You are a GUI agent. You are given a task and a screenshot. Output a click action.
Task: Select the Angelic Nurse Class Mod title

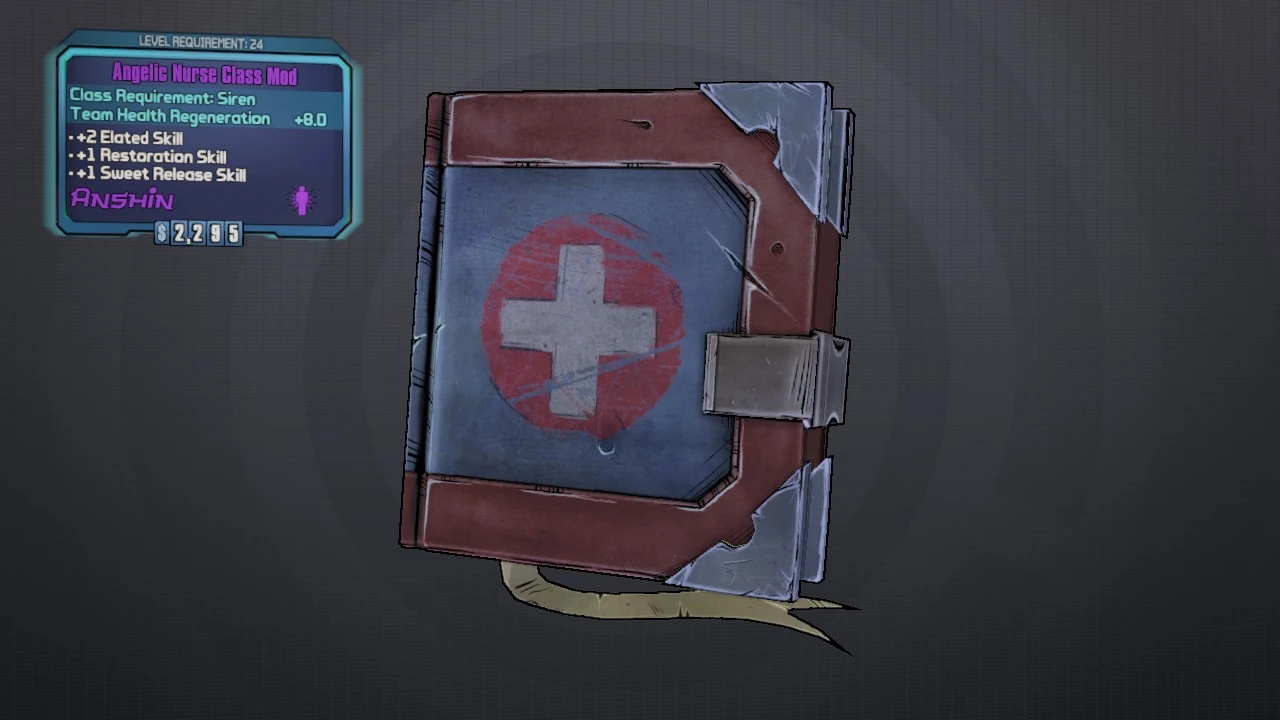(x=204, y=74)
